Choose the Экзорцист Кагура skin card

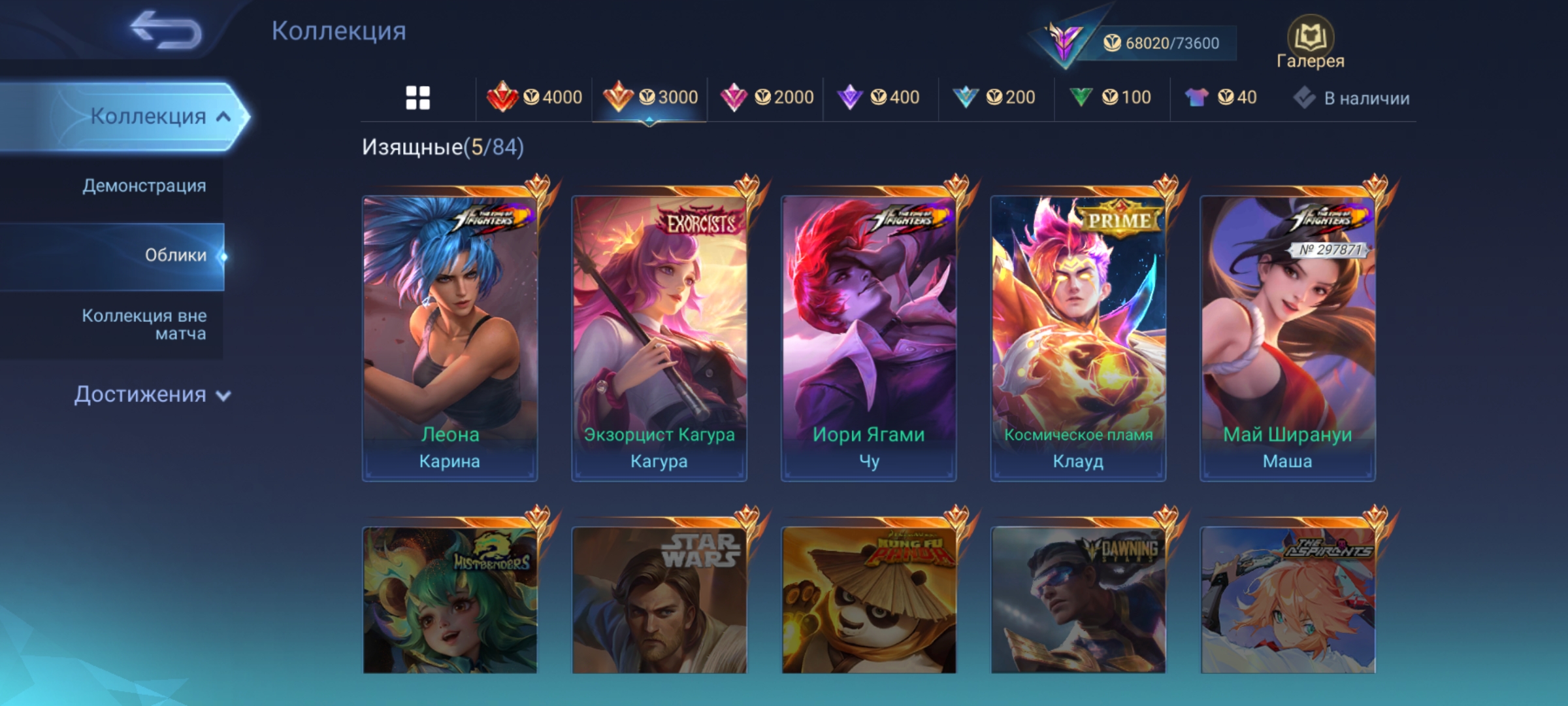point(659,337)
